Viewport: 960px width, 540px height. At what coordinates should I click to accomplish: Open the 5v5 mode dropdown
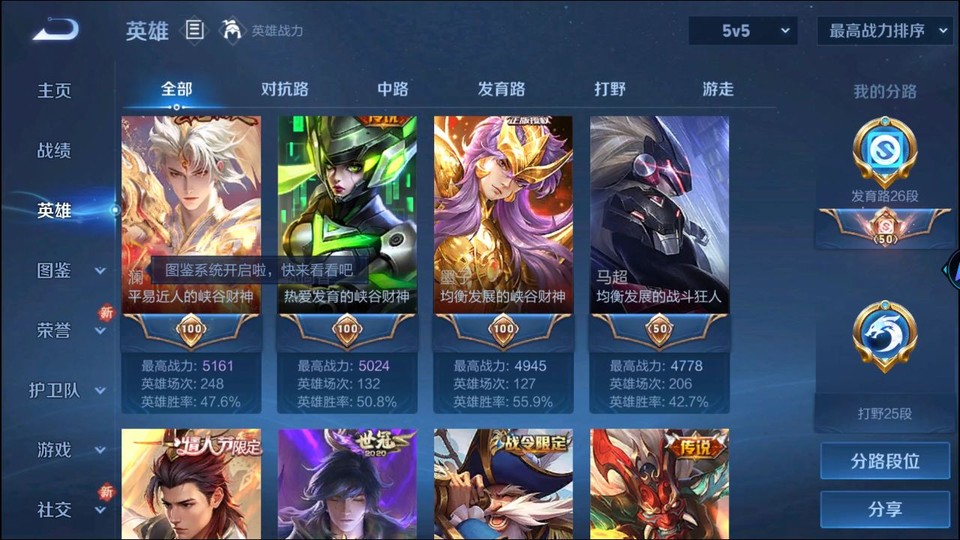click(743, 31)
